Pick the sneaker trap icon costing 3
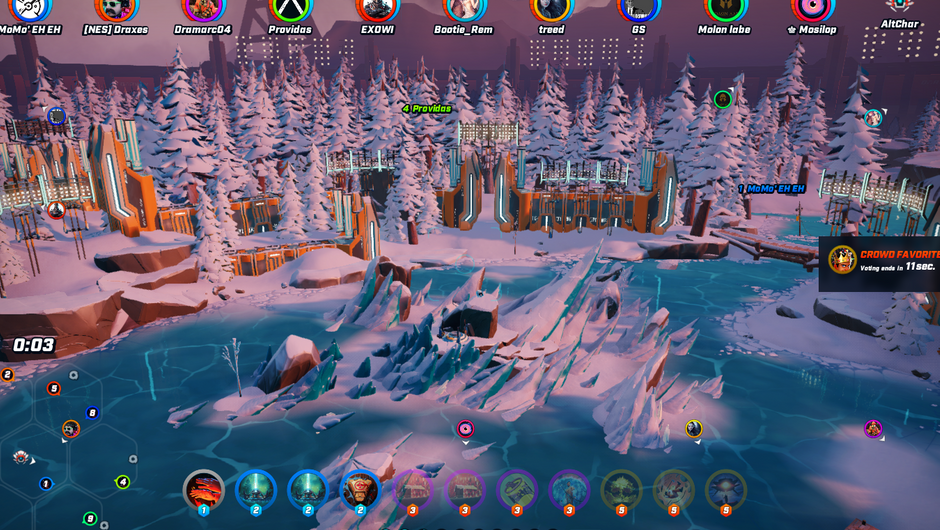Viewport: 940px width, 530px height. tap(517, 491)
